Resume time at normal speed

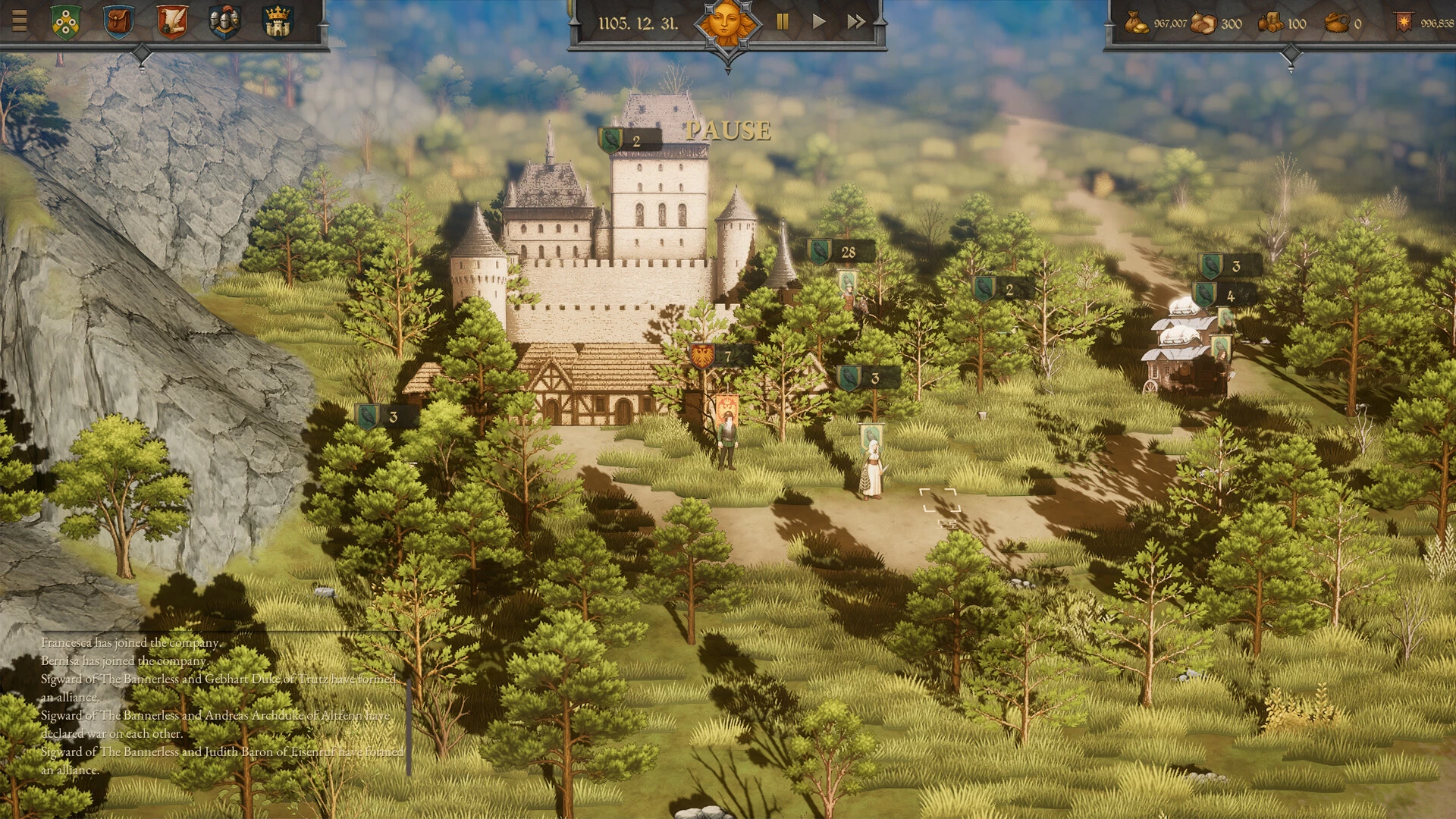819,22
